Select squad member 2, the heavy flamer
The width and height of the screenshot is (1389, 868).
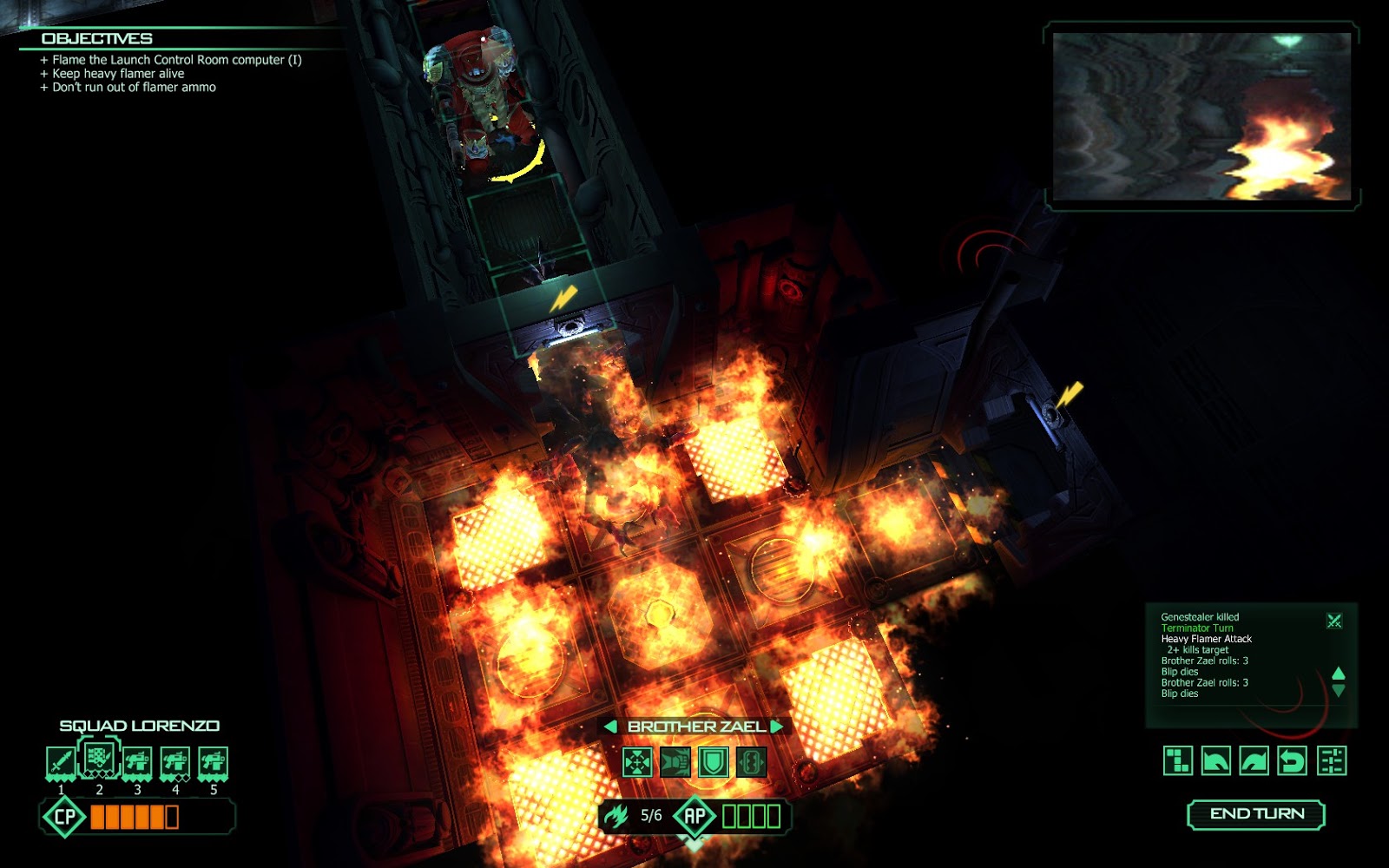99,758
